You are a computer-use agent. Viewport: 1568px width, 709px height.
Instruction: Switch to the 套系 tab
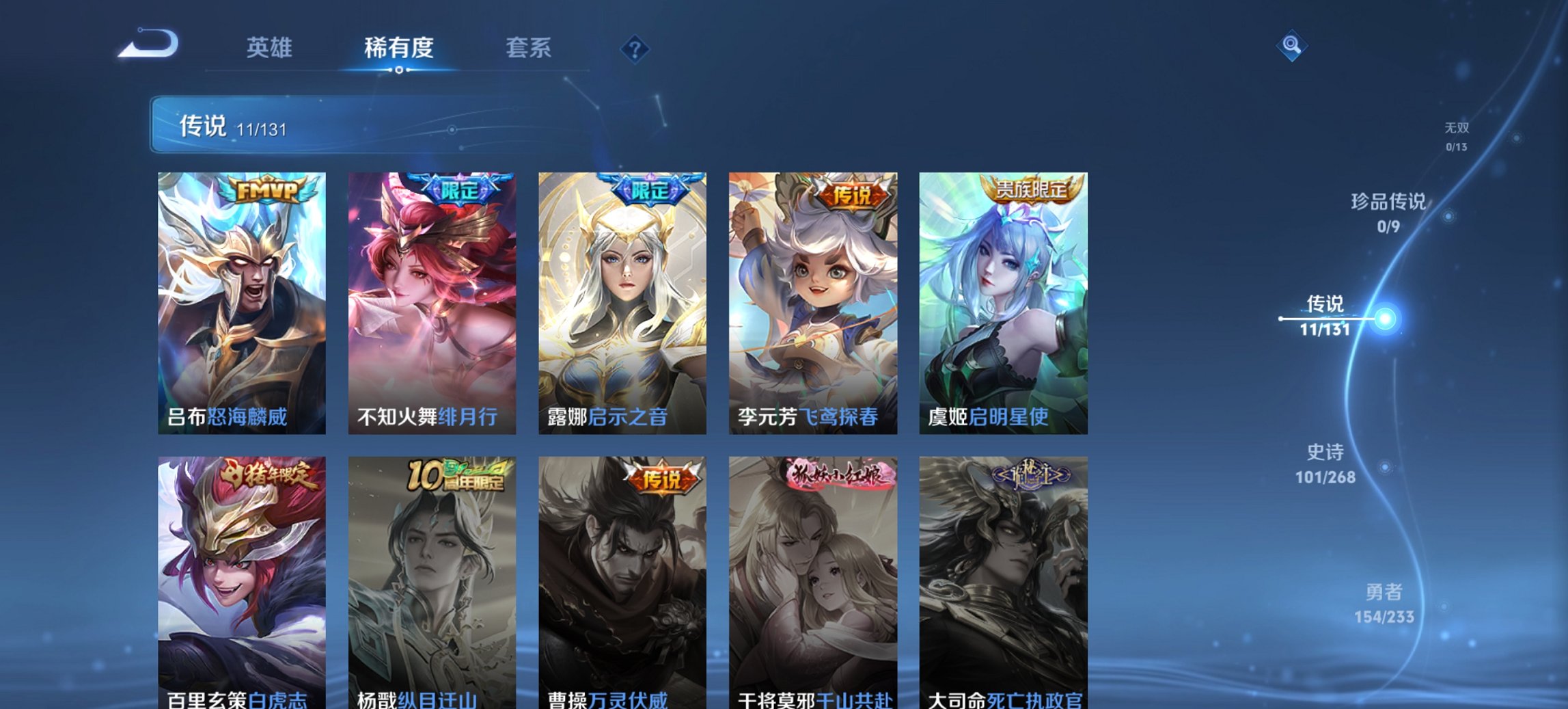coord(529,48)
